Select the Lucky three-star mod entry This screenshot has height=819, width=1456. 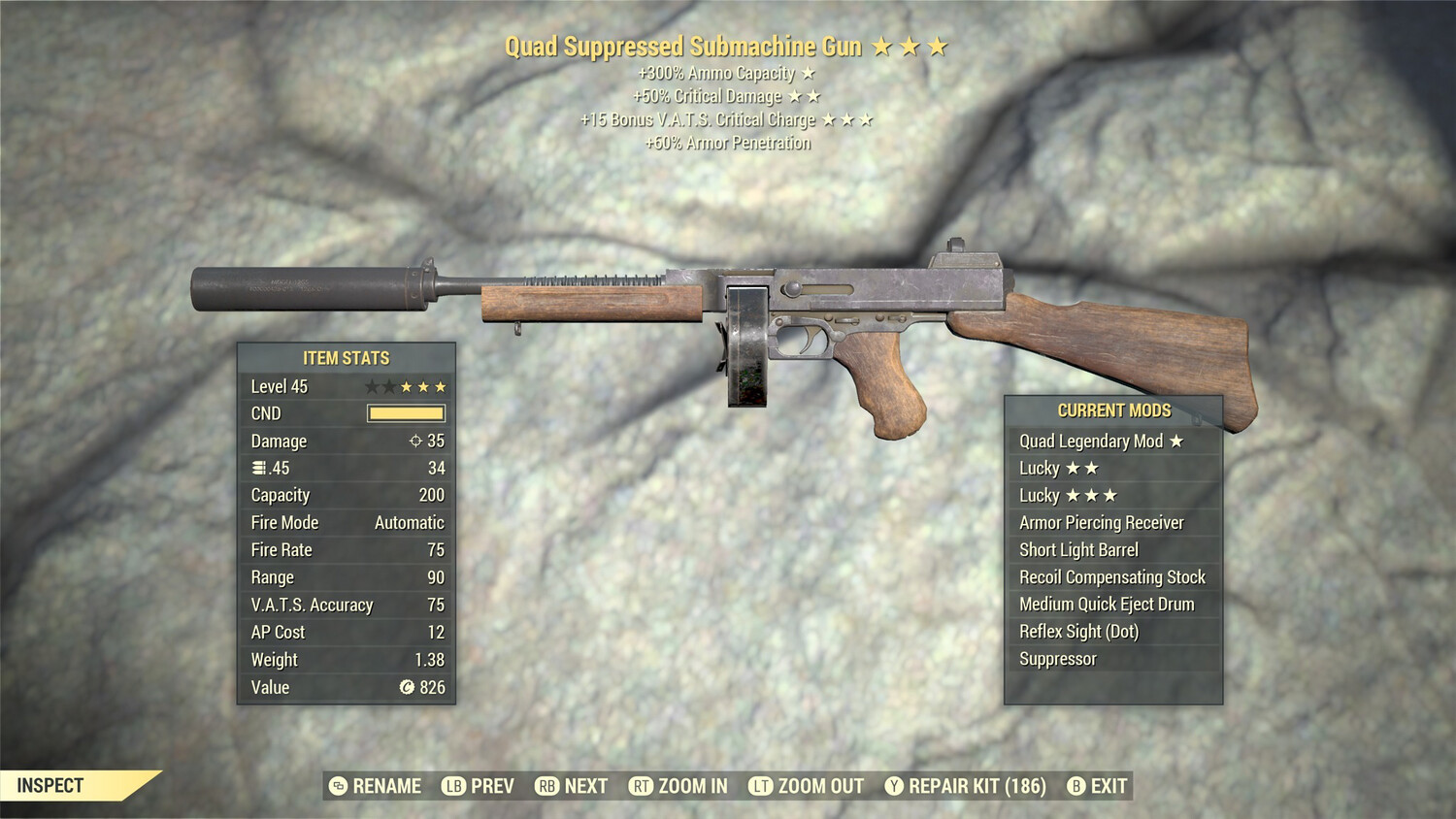[x=1068, y=495]
